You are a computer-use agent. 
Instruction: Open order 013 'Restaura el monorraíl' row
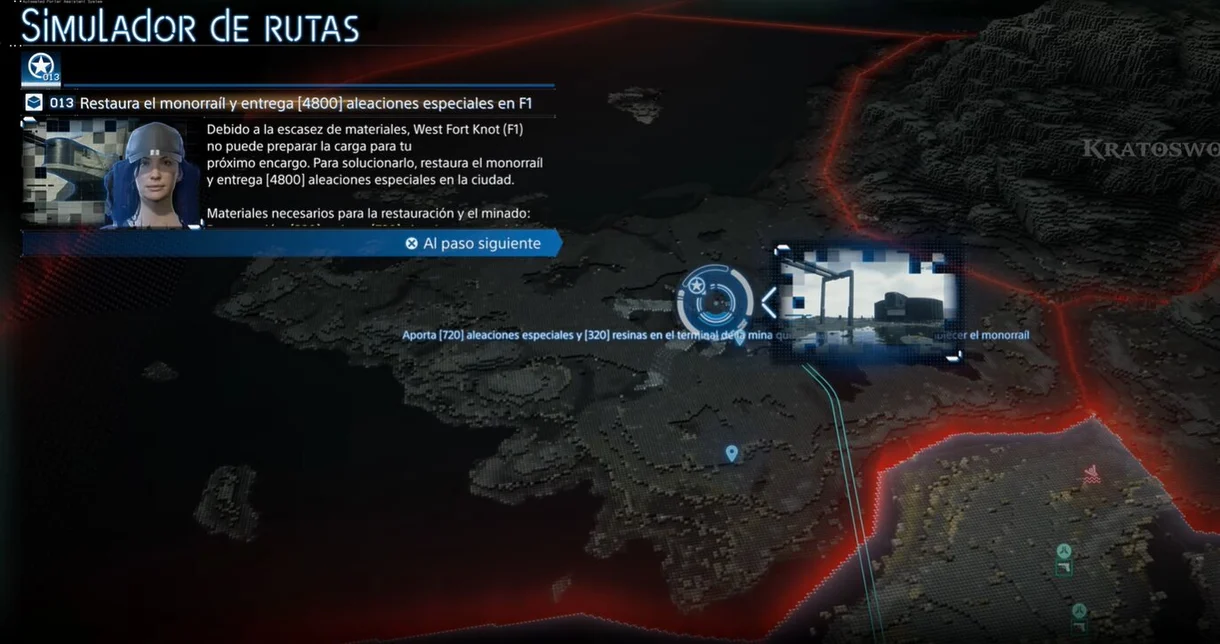(290, 103)
